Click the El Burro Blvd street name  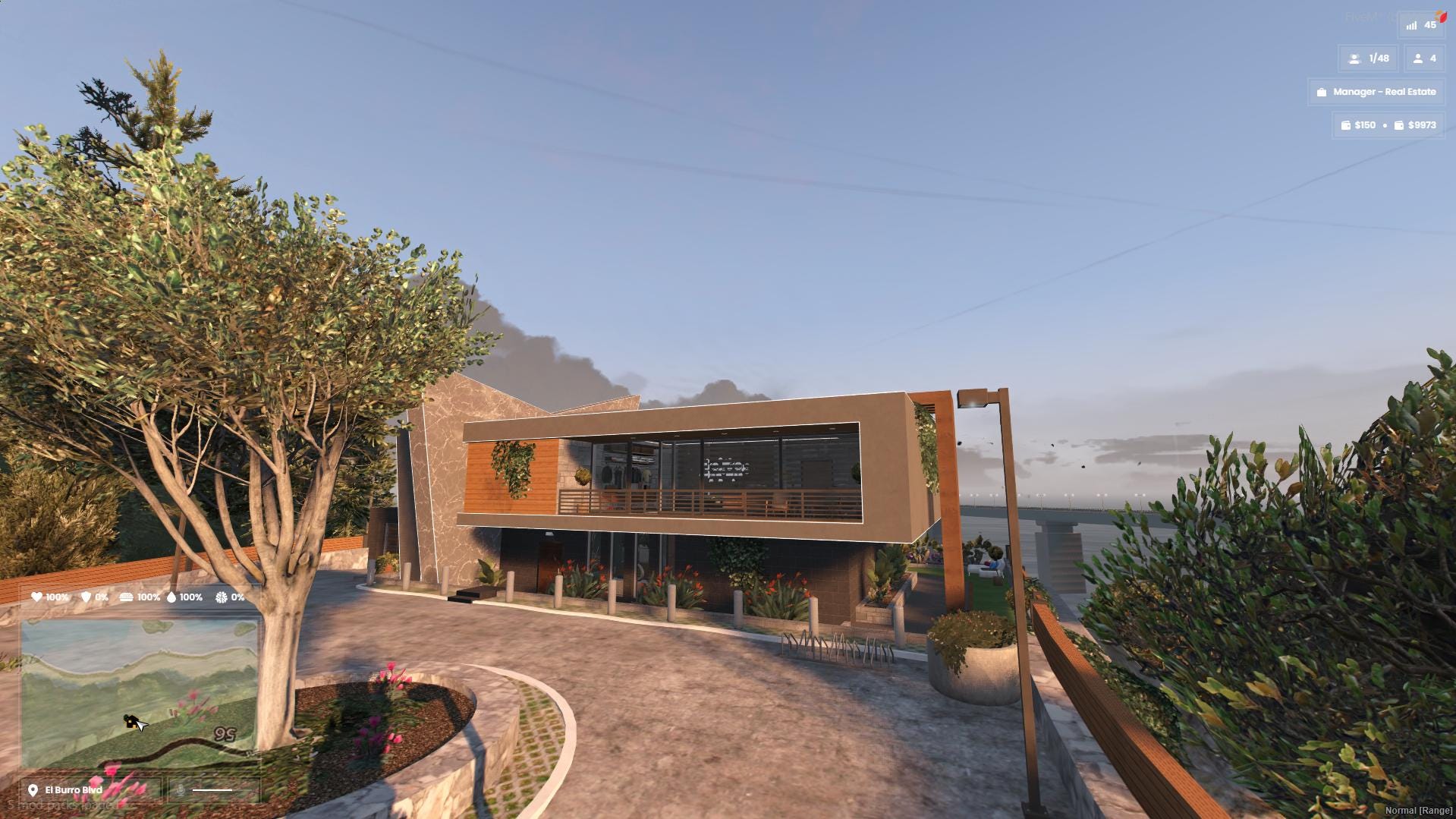(74, 789)
